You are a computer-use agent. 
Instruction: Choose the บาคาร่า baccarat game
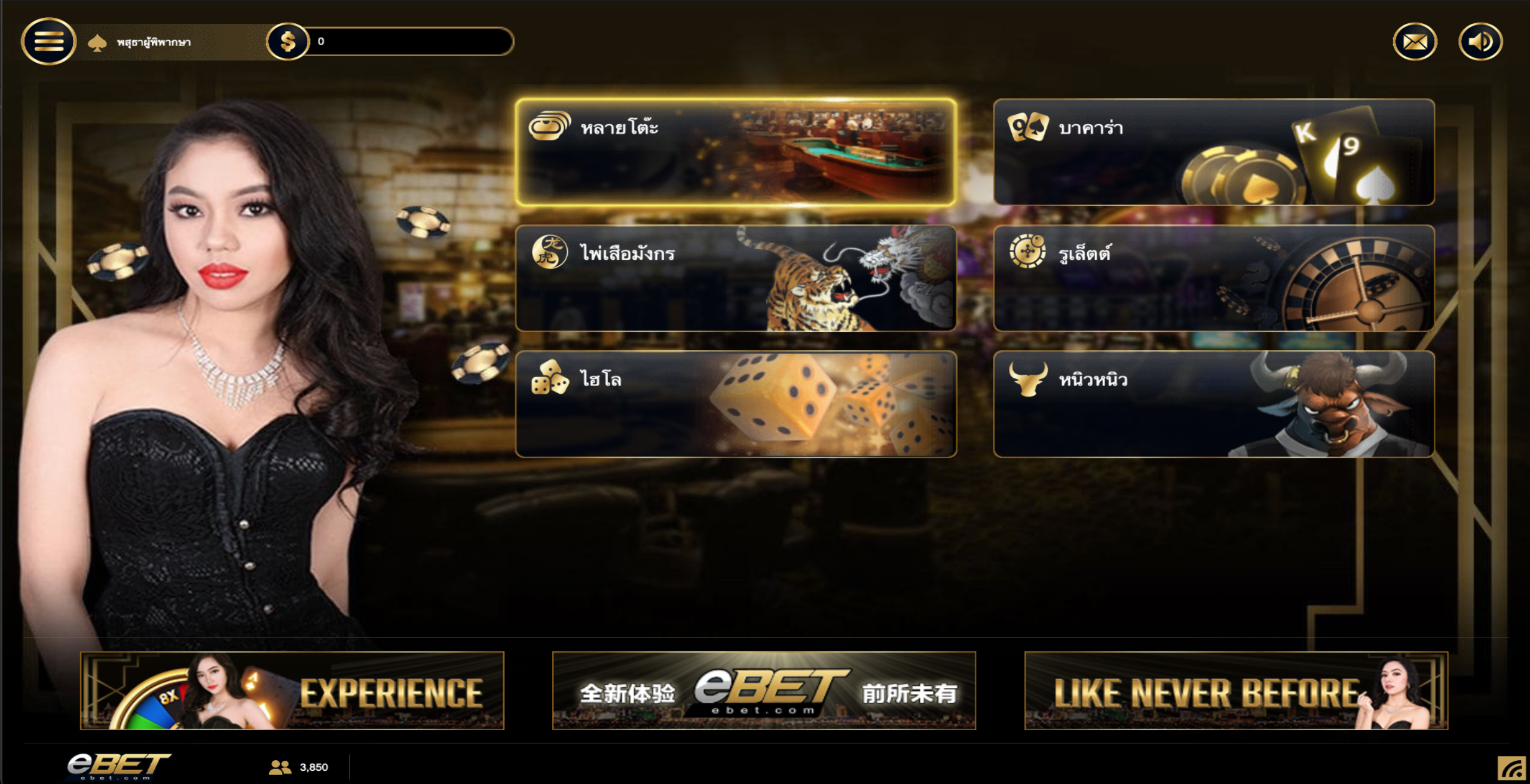pyautogui.click(x=1213, y=152)
